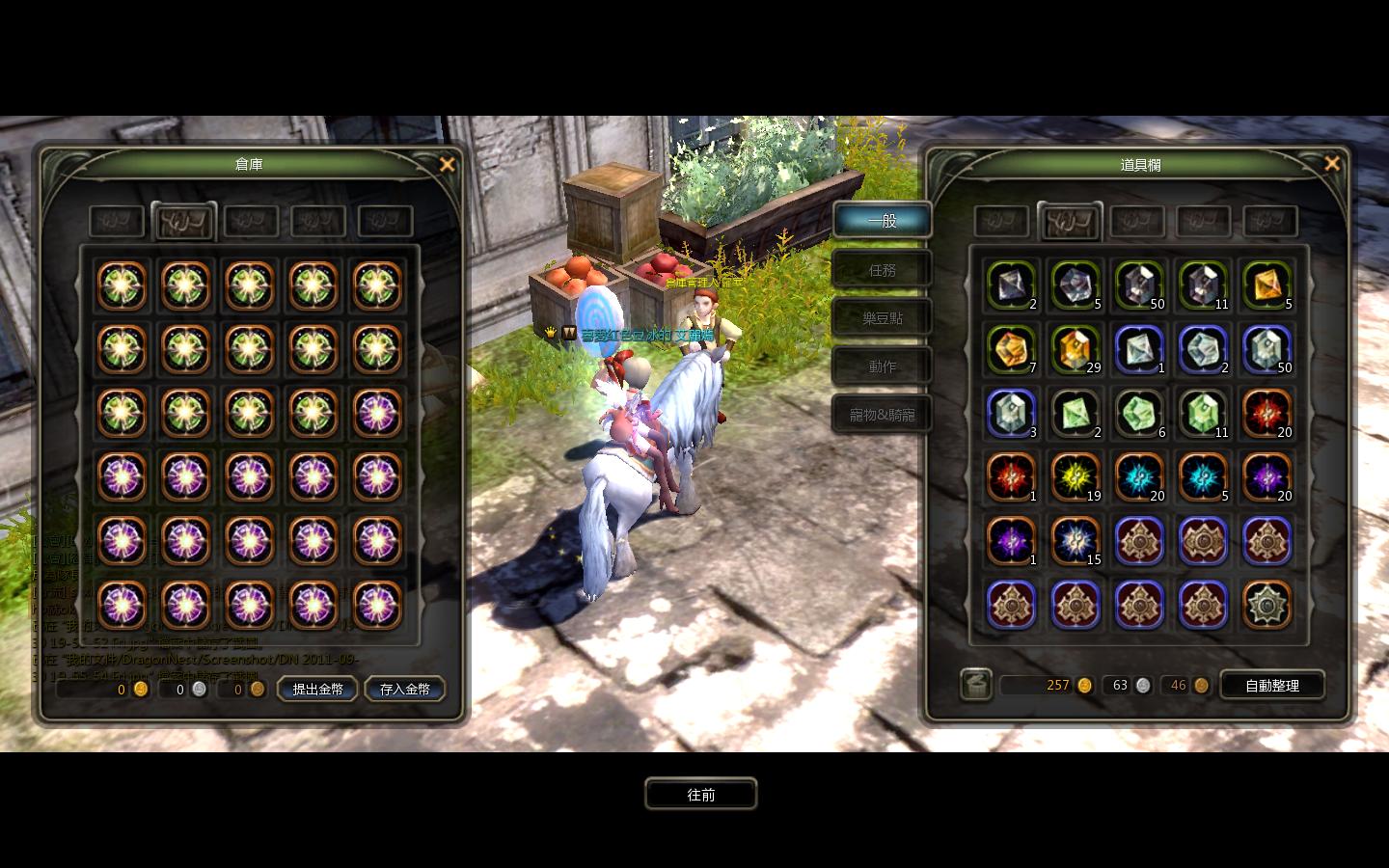Click the 存入金幣 deposit gold button

405,689
